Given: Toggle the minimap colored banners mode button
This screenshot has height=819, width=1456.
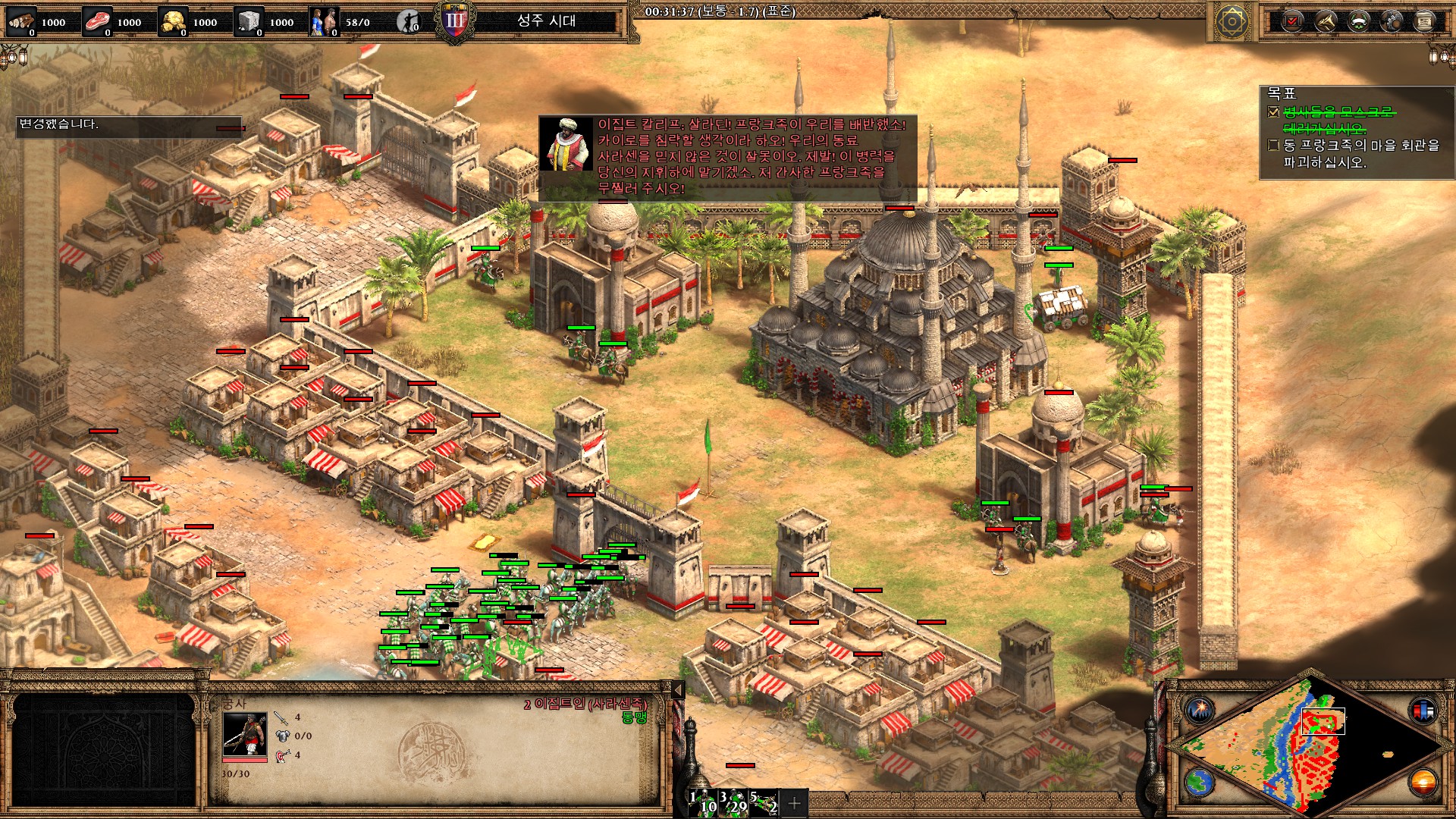Looking at the screenshot, I should (1423, 710).
